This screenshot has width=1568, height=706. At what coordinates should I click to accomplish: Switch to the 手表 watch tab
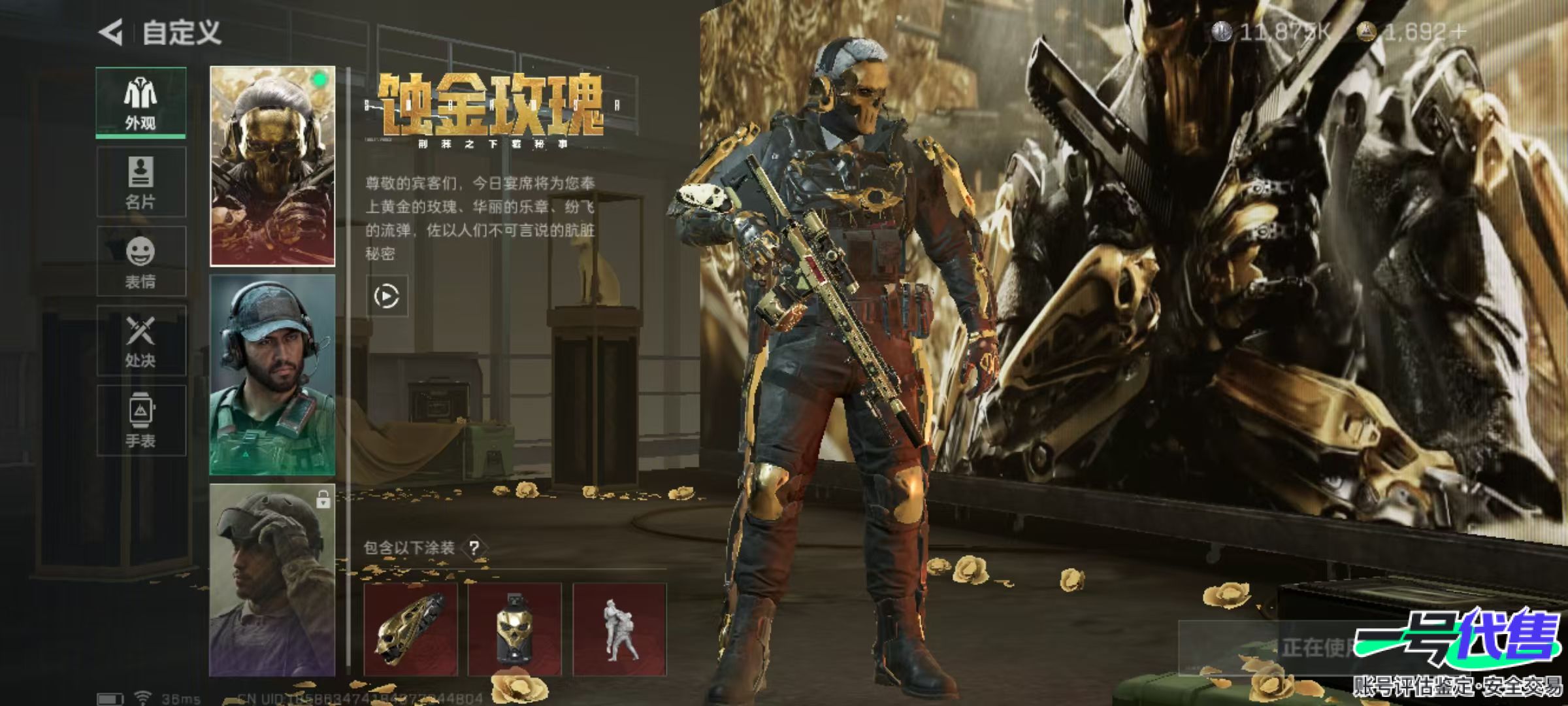141,420
